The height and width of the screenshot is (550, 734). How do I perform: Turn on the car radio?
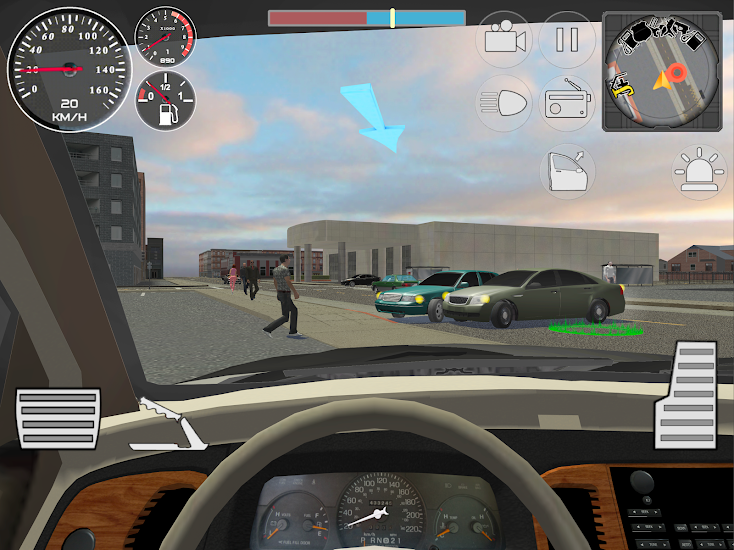(567, 103)
